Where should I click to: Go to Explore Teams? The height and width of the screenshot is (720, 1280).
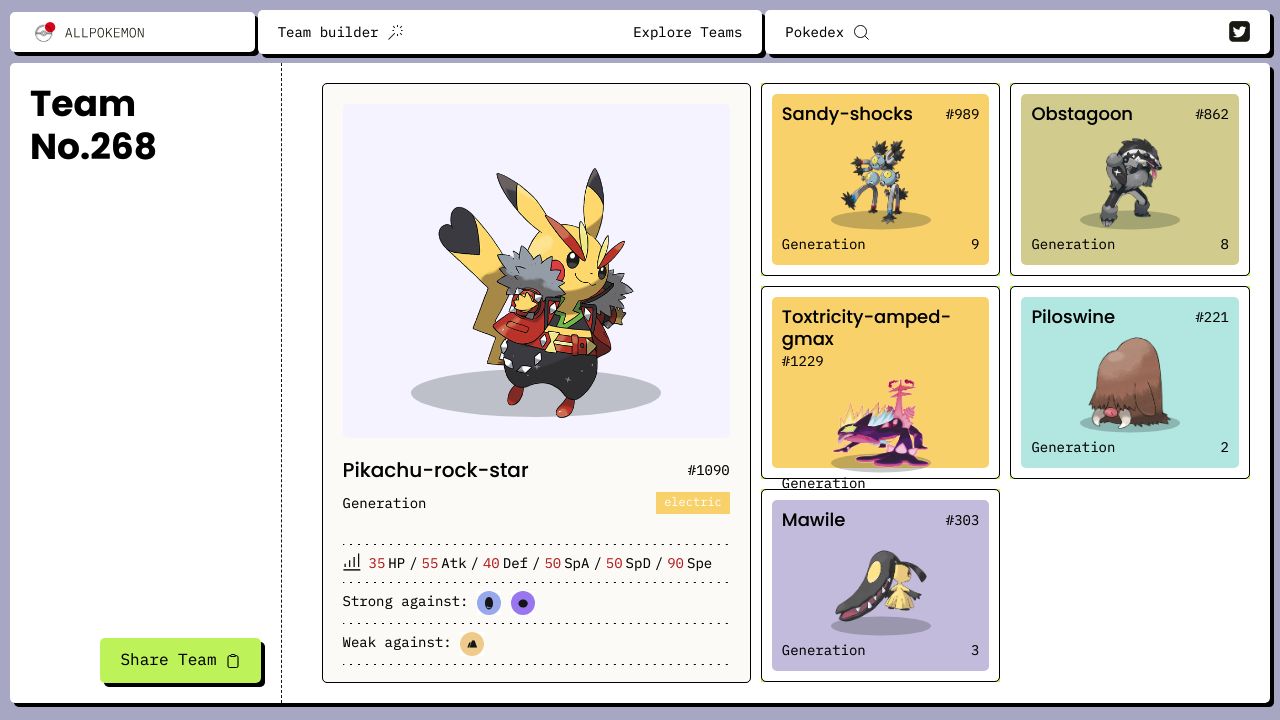(x=687, y=32)
